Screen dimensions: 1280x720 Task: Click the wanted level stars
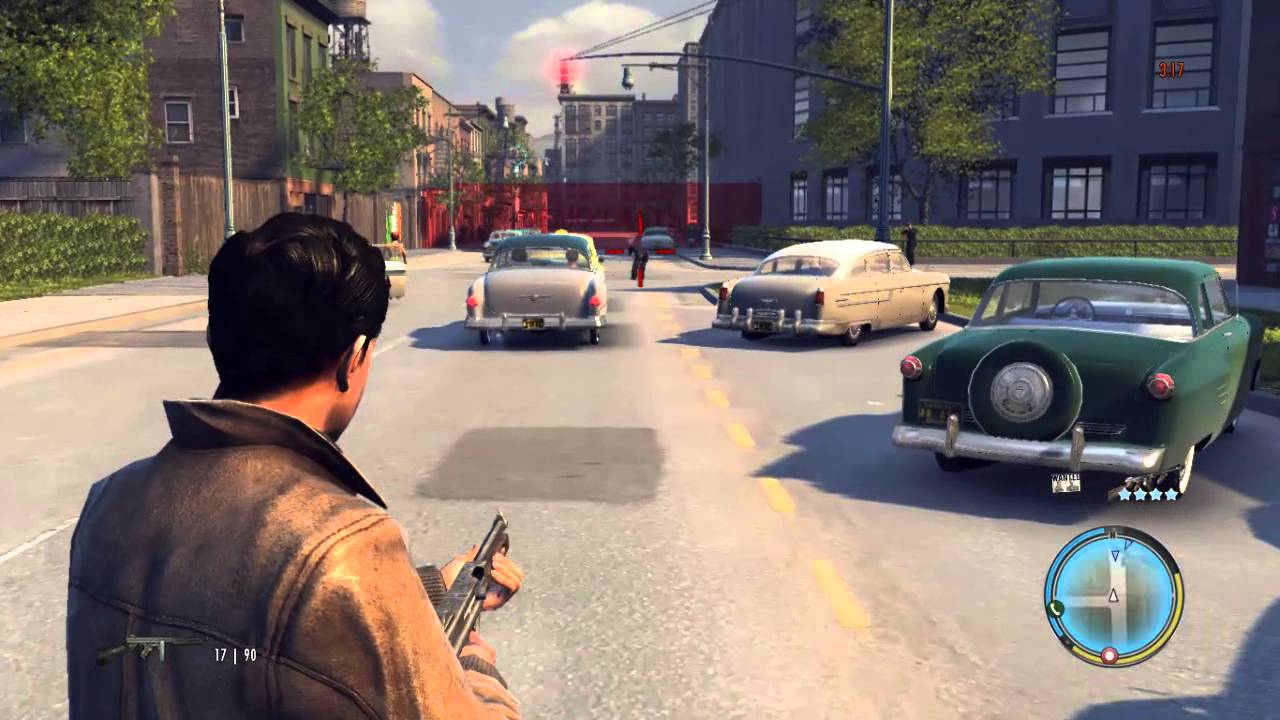pos(1148,494)
